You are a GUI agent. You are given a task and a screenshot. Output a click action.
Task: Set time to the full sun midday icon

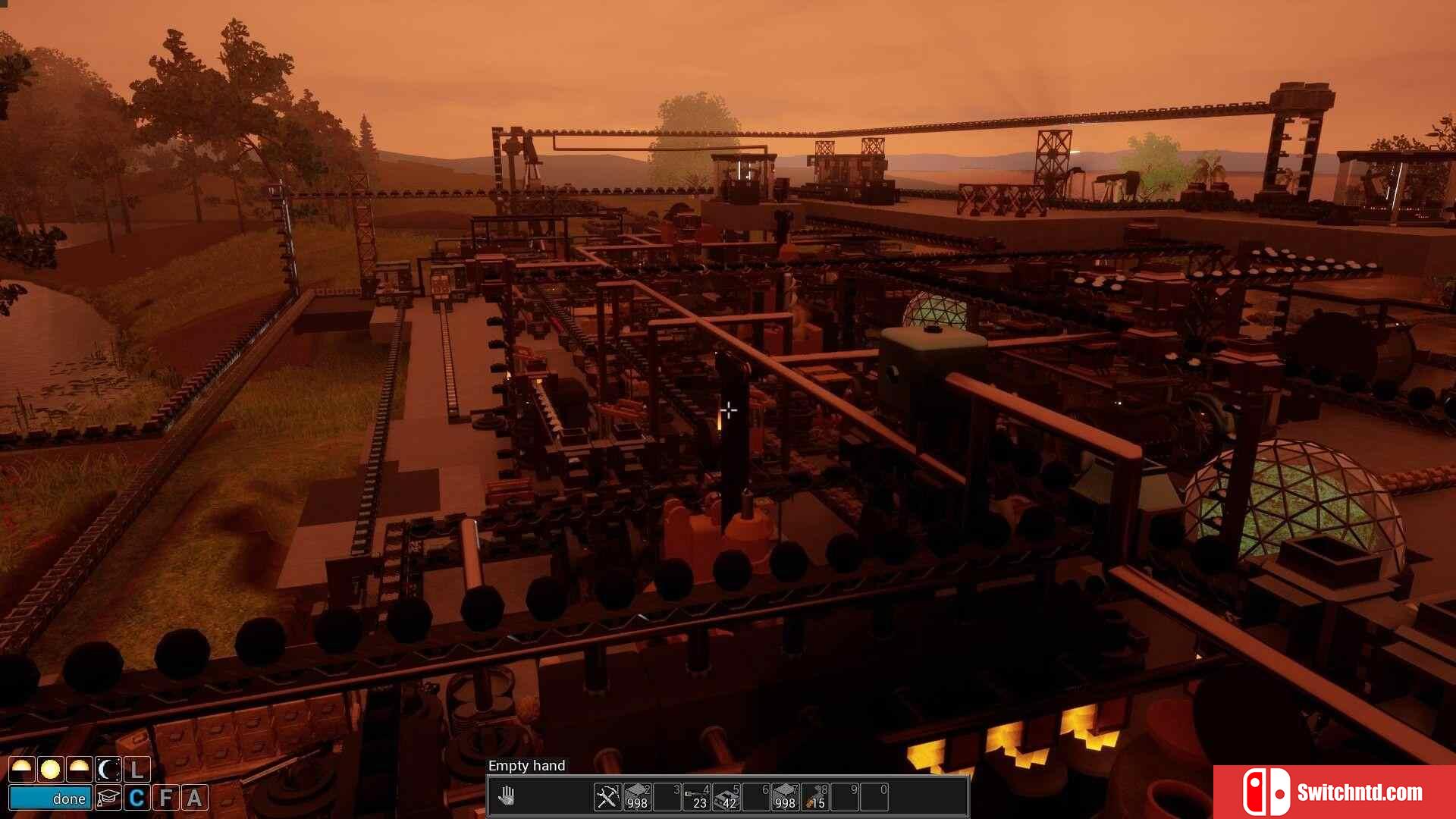point(50,770)
